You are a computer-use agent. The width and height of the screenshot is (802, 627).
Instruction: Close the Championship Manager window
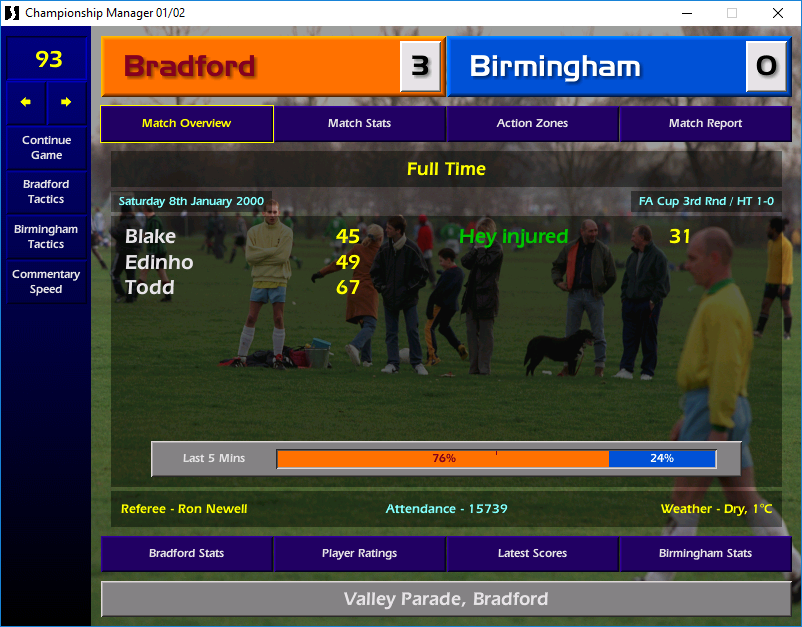[778, 13]
